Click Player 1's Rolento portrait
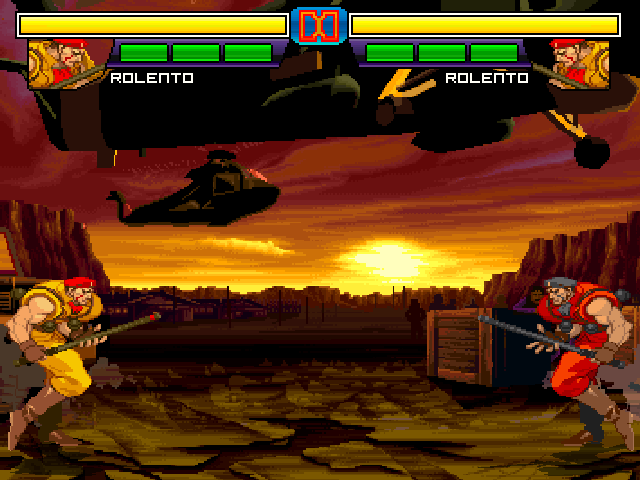The height and width of the screenshot is (480, 640). (62, 64)
